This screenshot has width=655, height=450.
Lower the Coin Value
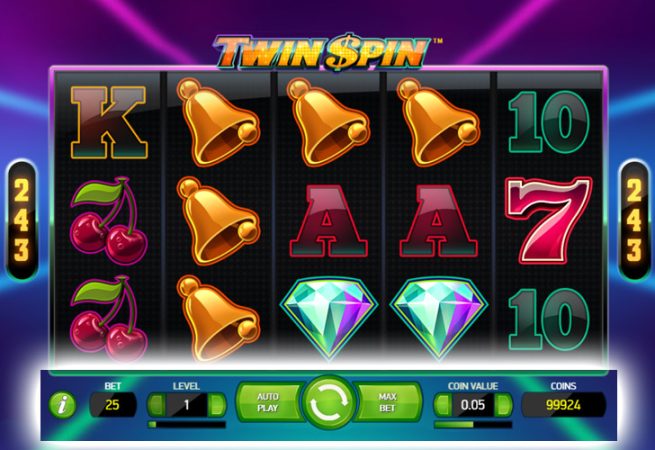pyautogui.click(x=443, y=405)
